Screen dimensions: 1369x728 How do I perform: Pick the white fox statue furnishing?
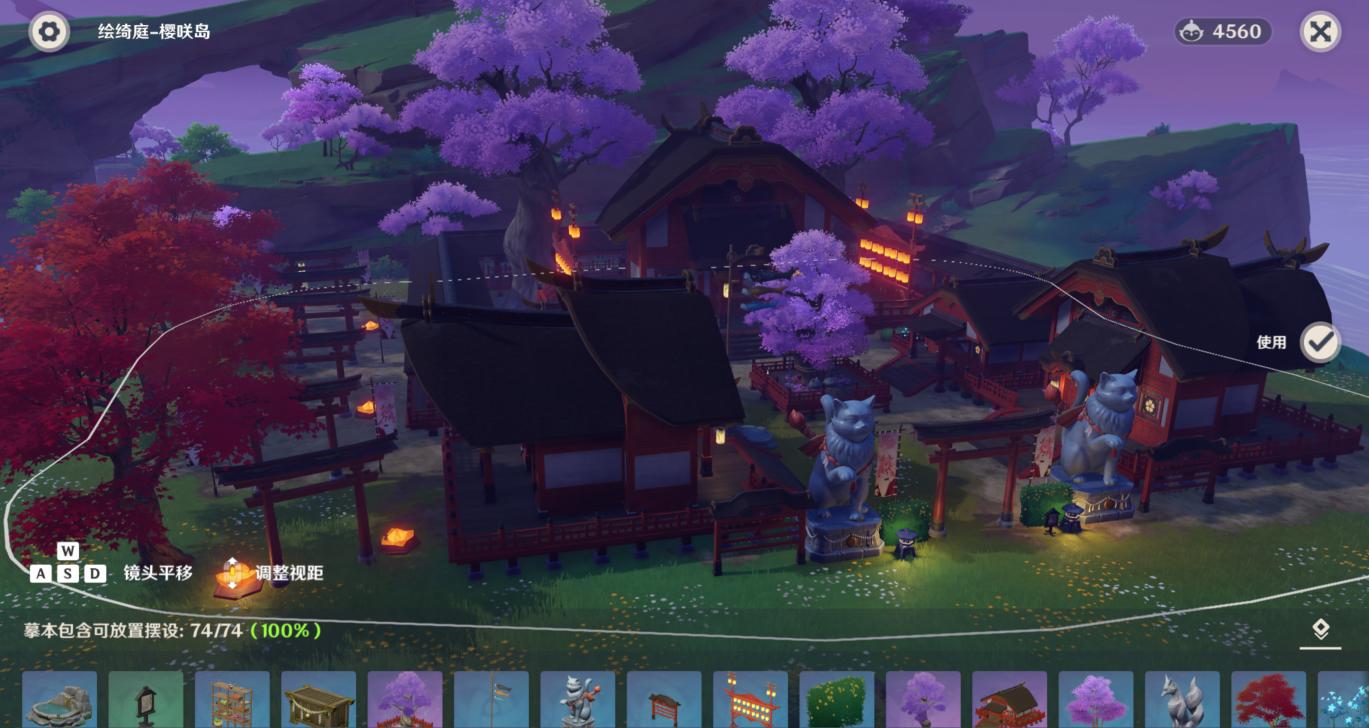[x=1182, y=700]
